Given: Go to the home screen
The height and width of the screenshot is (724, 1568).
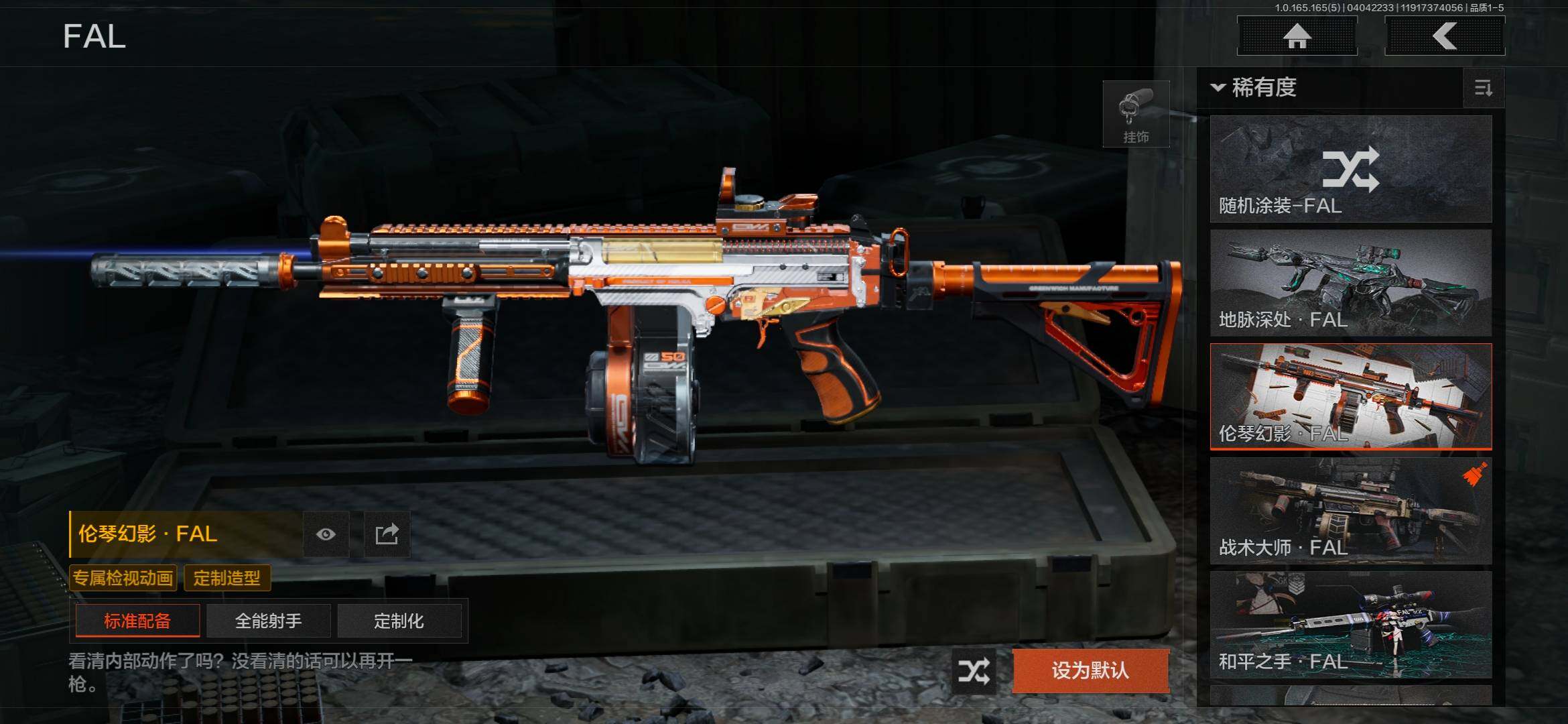Looking at the screenshot, I should click(1297, 36).
